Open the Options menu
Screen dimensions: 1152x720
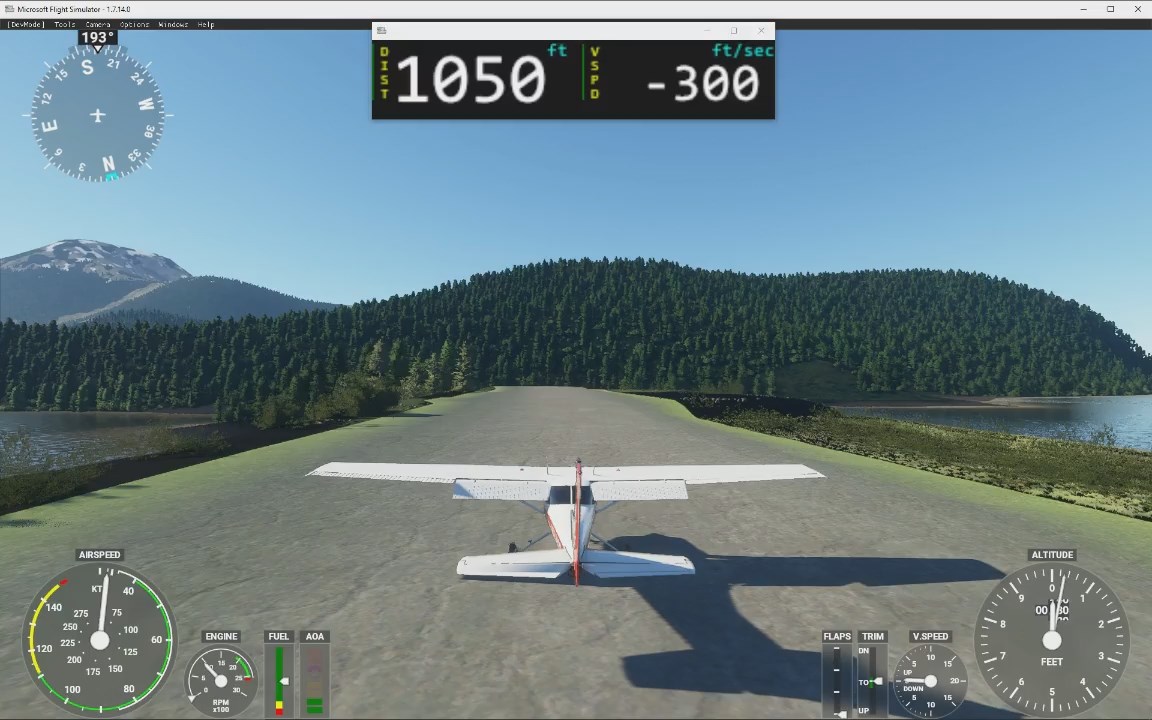(x=134, y=24)
